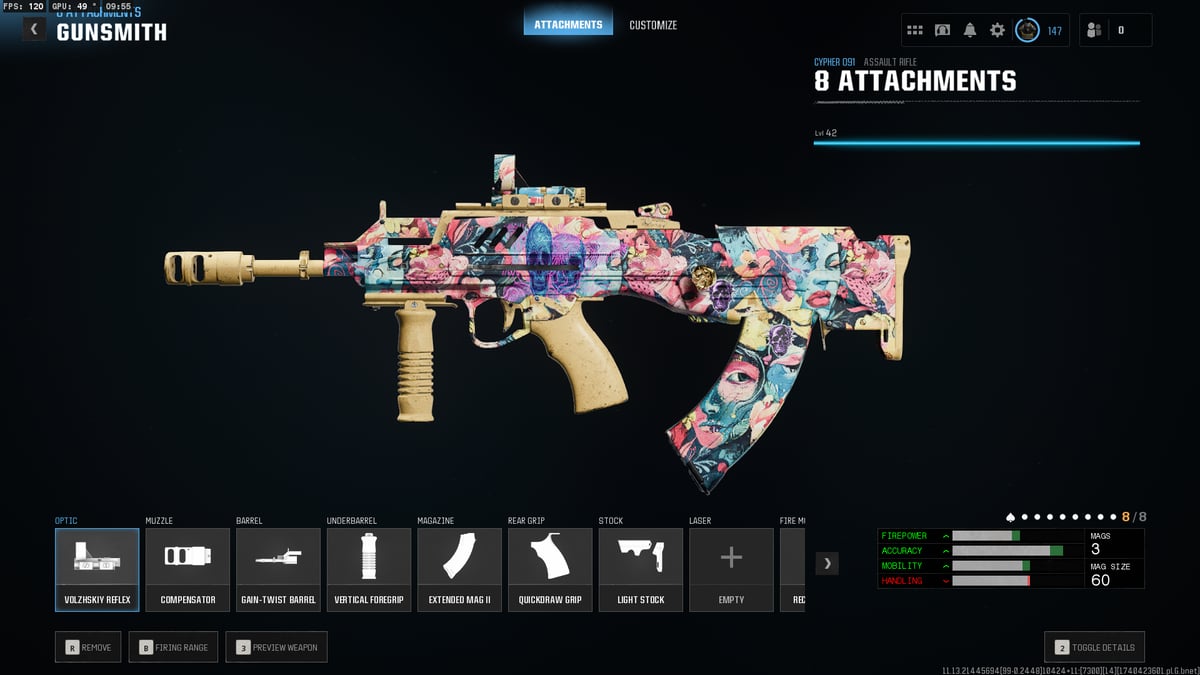The width and height of the screenshot is (1200, 675).
Task: Open the grid menu icon in the top bar
Action: 915,30
